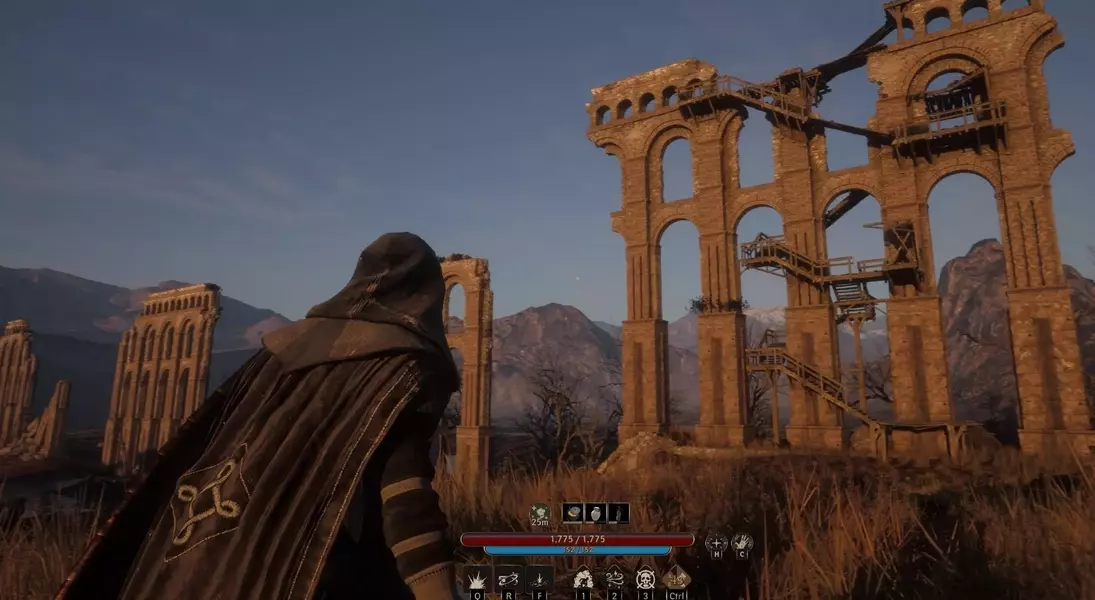The image size is (1095, 600).
Task: Choose the white jar item slot
Action: pyautogui.click(x=595, y=512)
